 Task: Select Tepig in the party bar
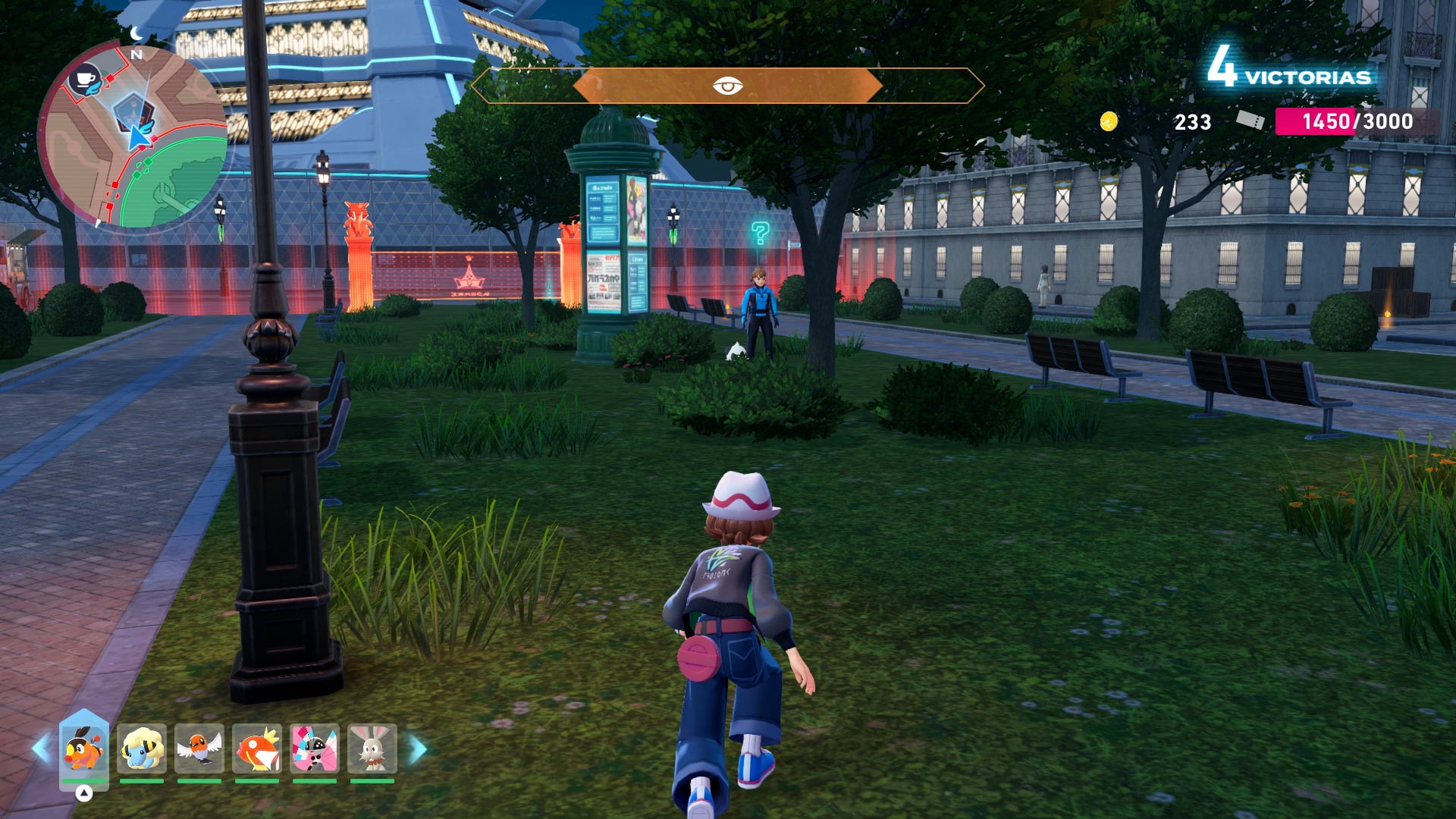coord(84,748)
